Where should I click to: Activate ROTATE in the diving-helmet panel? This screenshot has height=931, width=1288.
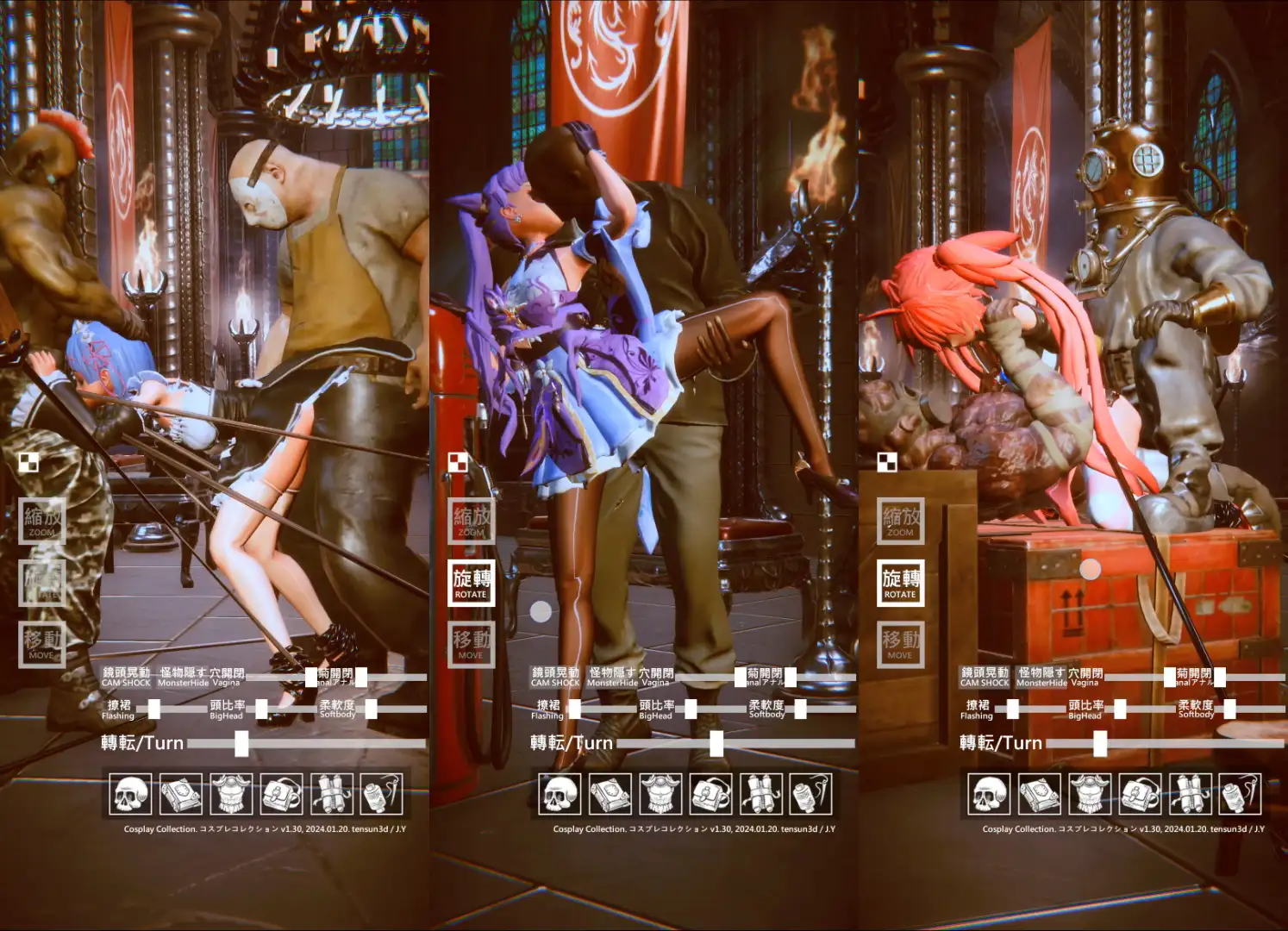click(900, 583)
